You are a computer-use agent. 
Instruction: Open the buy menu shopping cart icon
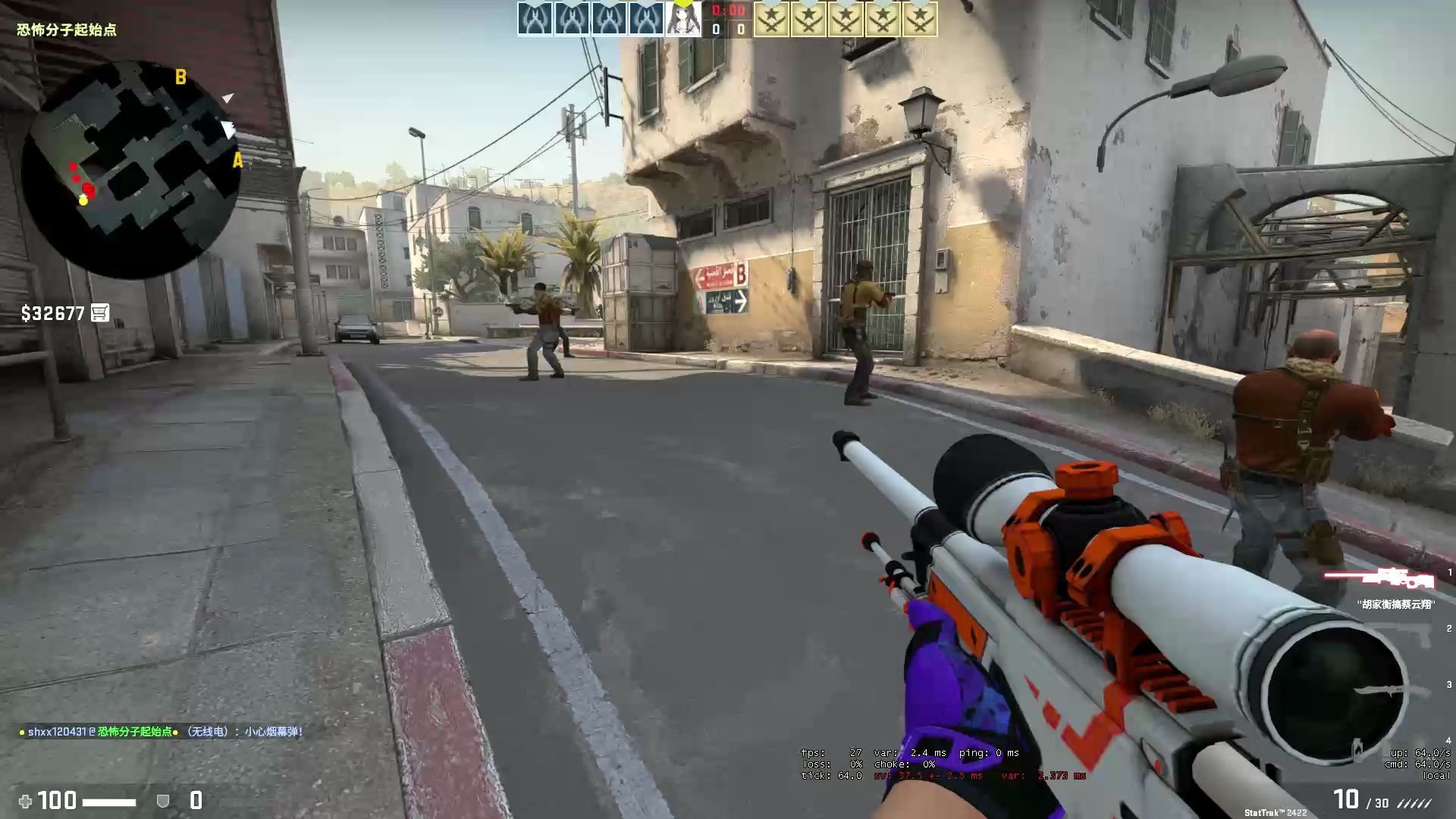99,312
